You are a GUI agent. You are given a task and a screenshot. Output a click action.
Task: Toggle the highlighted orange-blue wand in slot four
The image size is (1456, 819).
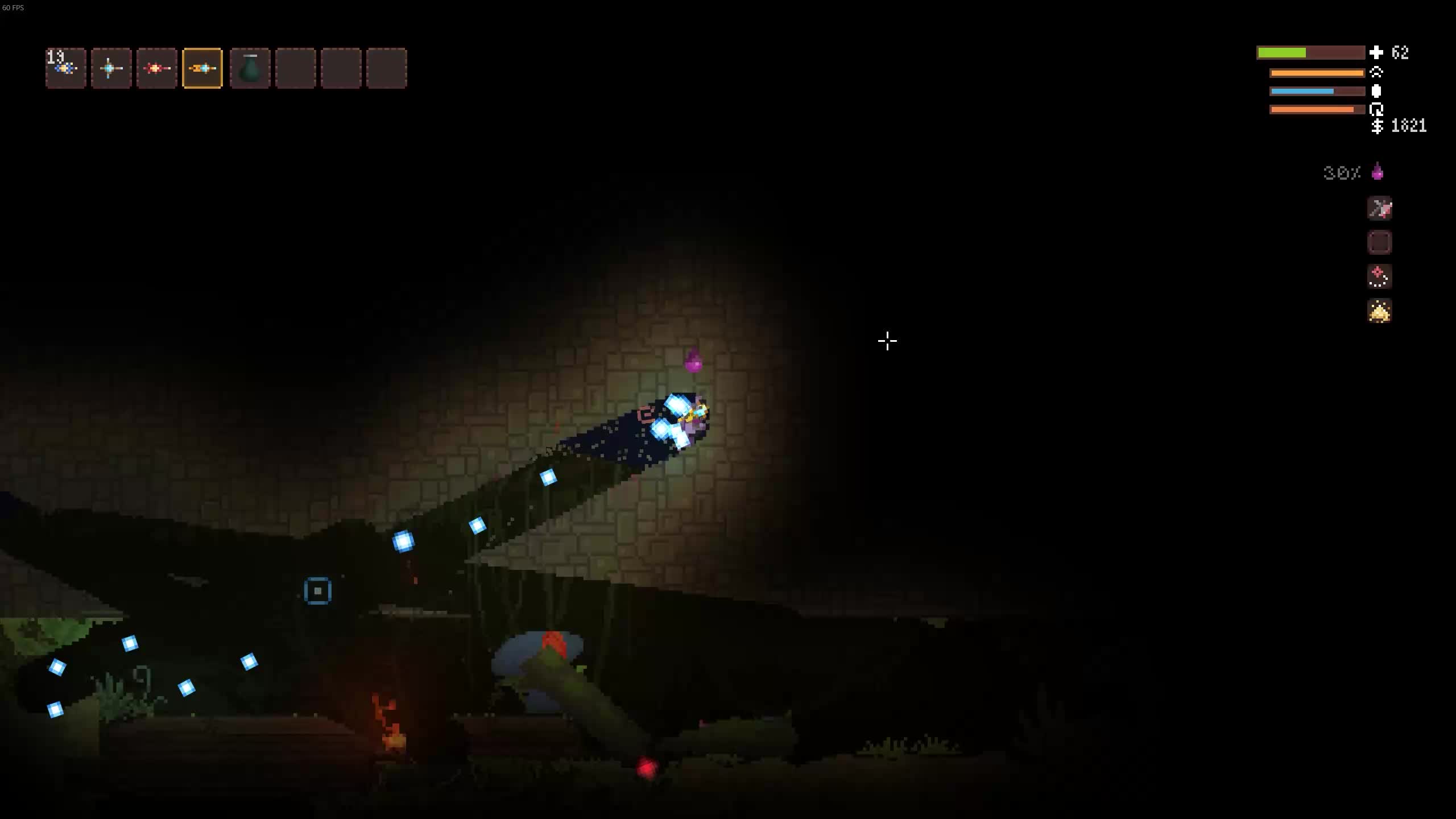point(202,68)
